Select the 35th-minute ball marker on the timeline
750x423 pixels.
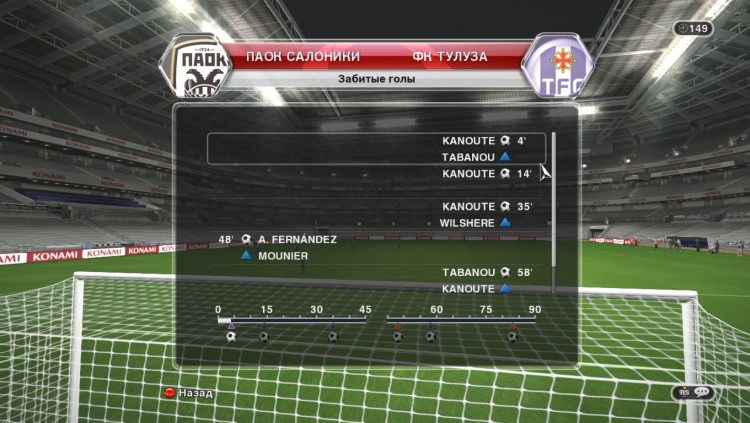tap(332, 336)
